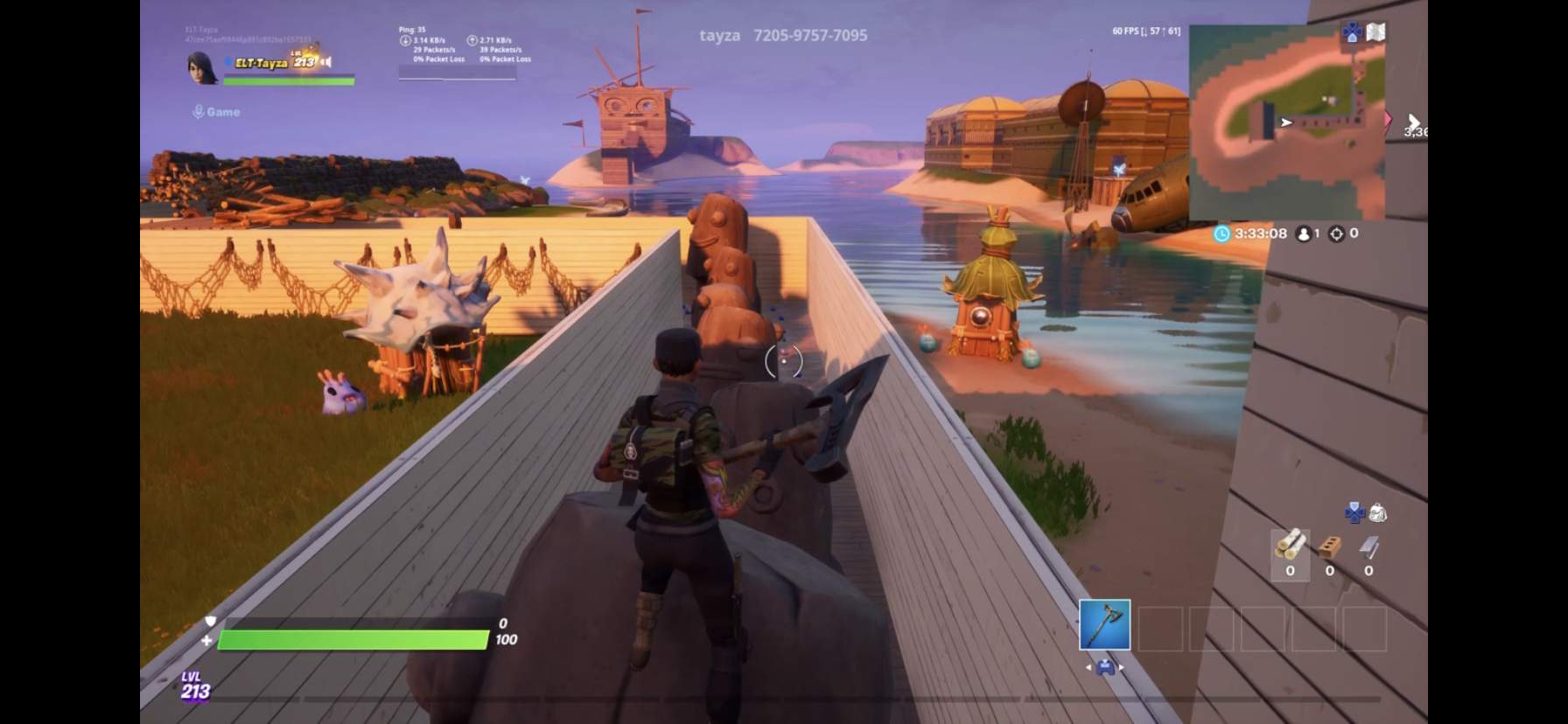
Task: Click the clock timer icon near minimap
Action: (1222, 234)
